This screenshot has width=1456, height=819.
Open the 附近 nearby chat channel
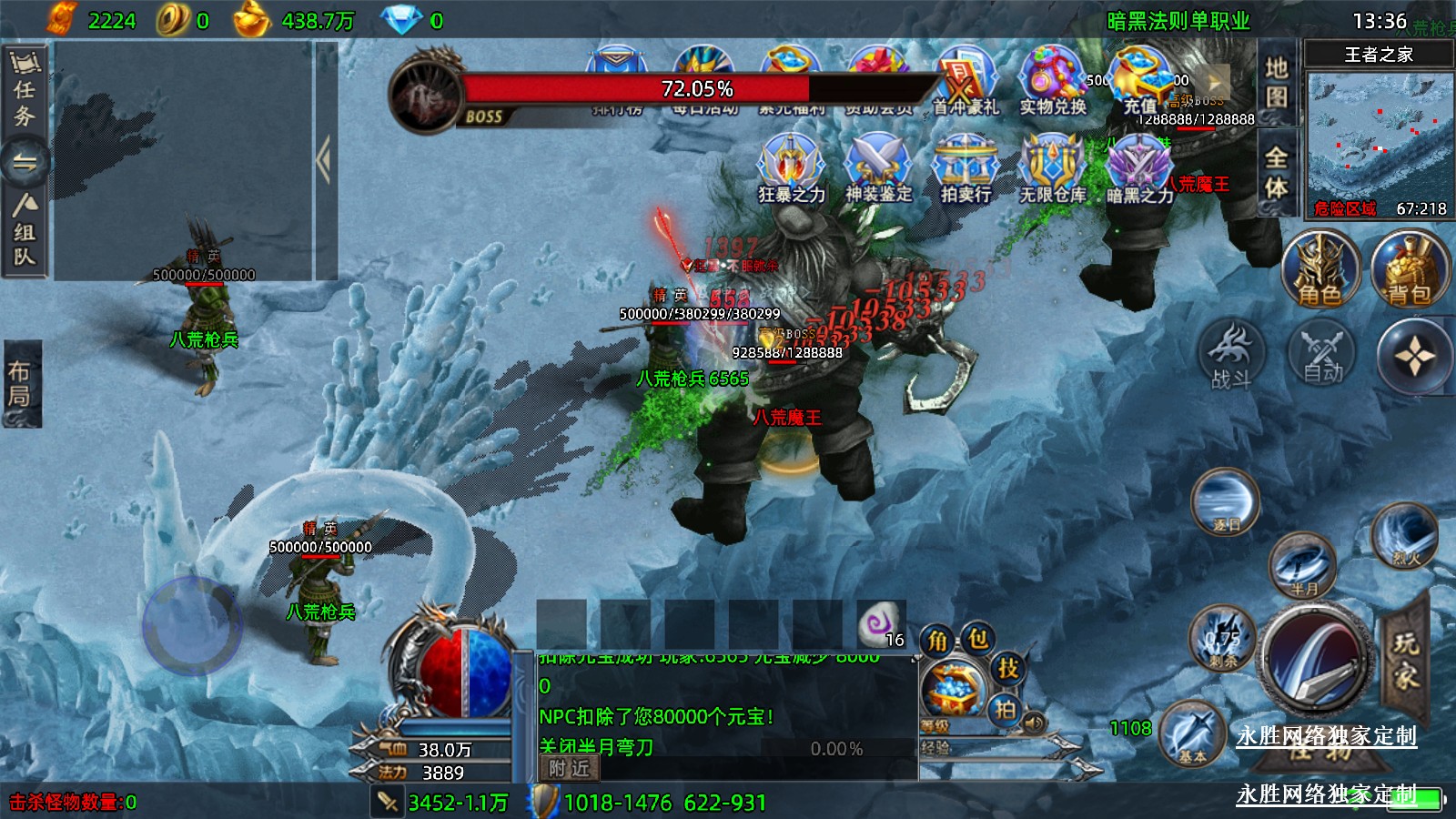(570, 769)
